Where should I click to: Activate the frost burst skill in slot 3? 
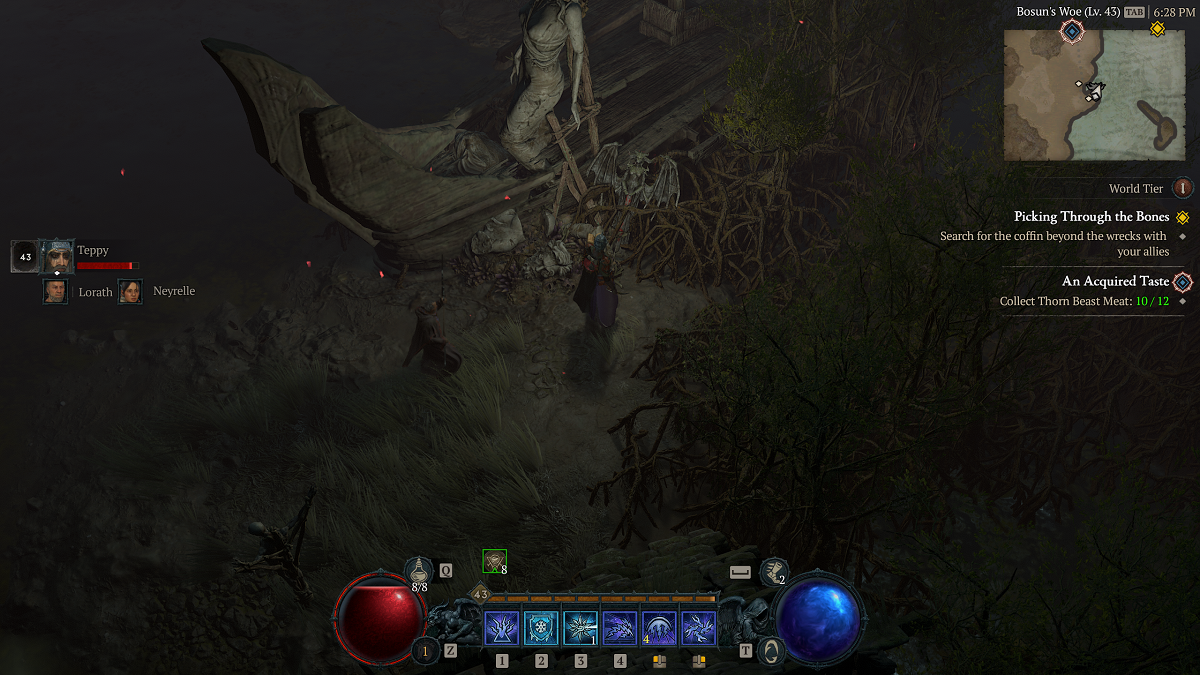[580, 628]
